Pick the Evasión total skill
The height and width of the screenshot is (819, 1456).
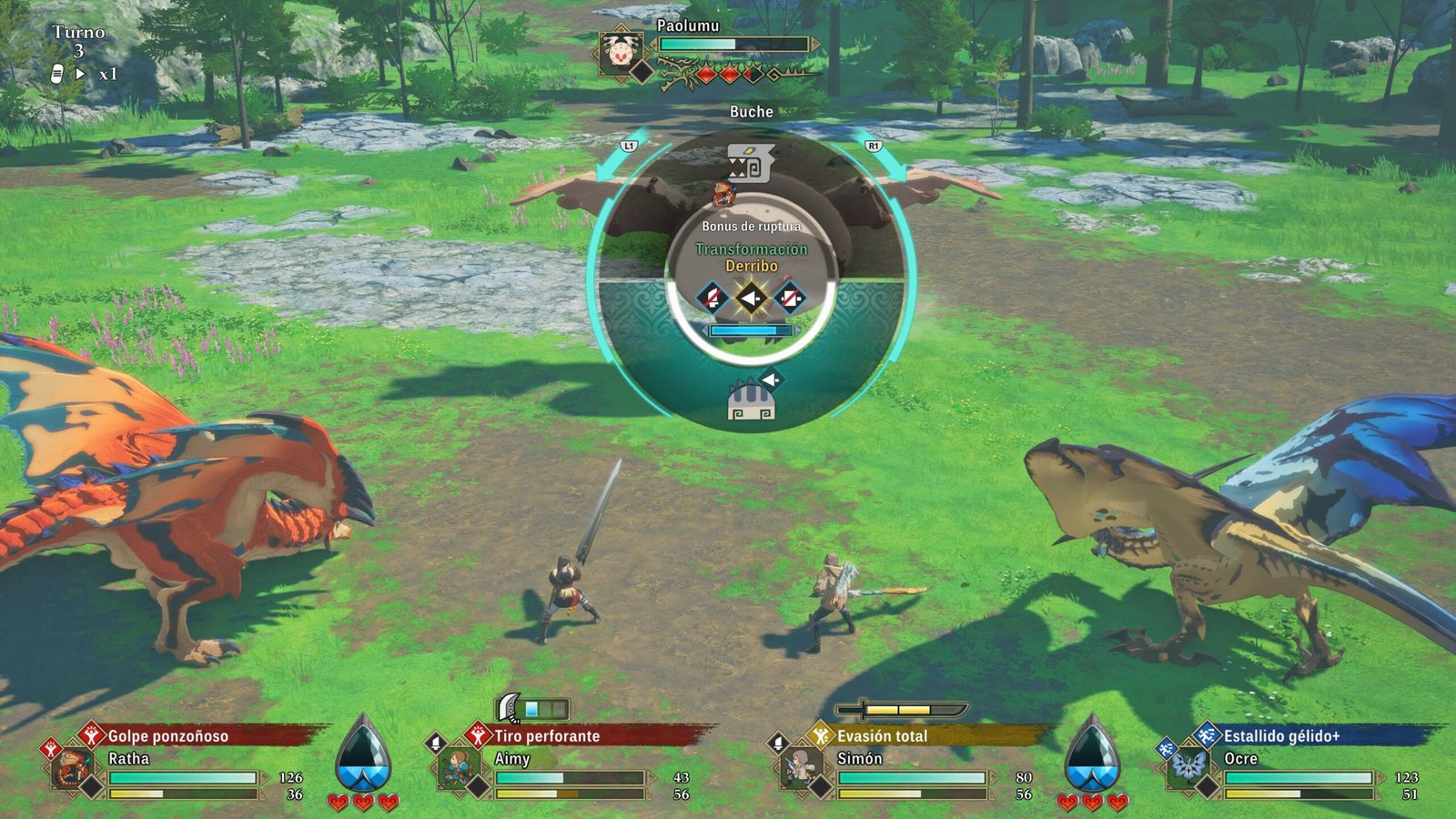click(882, 735)
